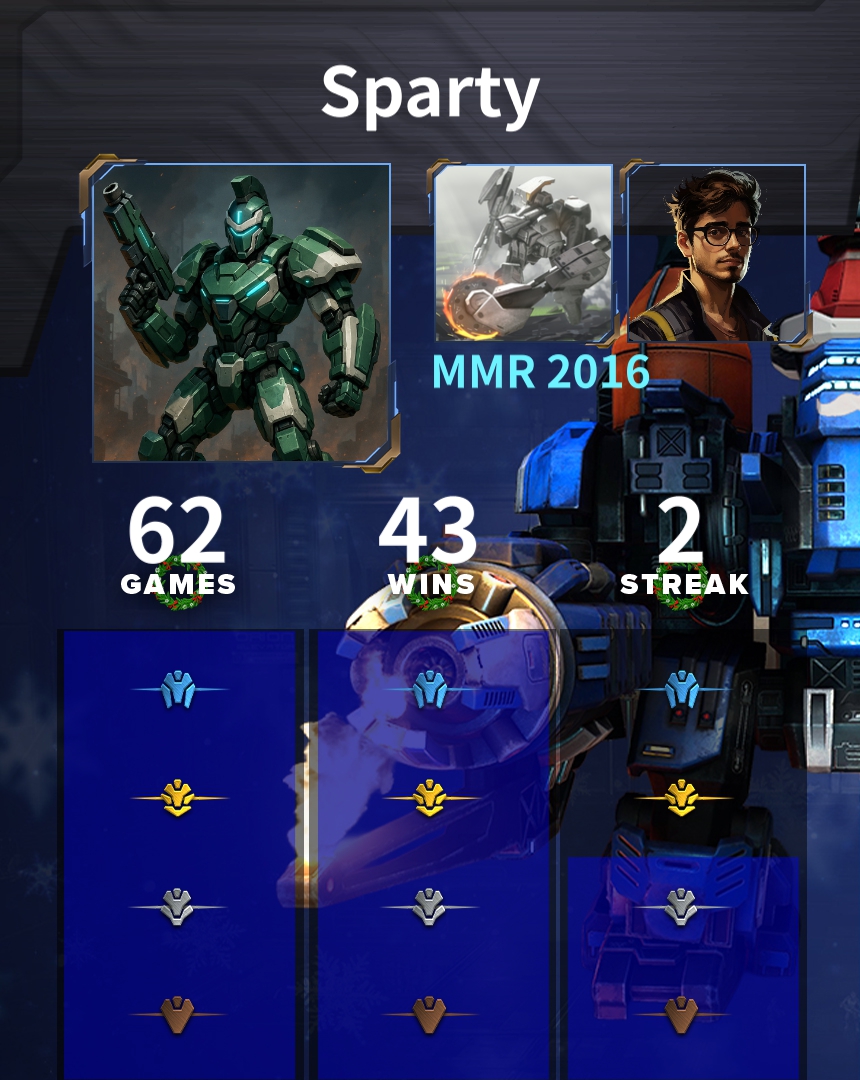Click the player avatar with glasses
This screenshot has width=860, height=1080.
click(x=716, y=254)
